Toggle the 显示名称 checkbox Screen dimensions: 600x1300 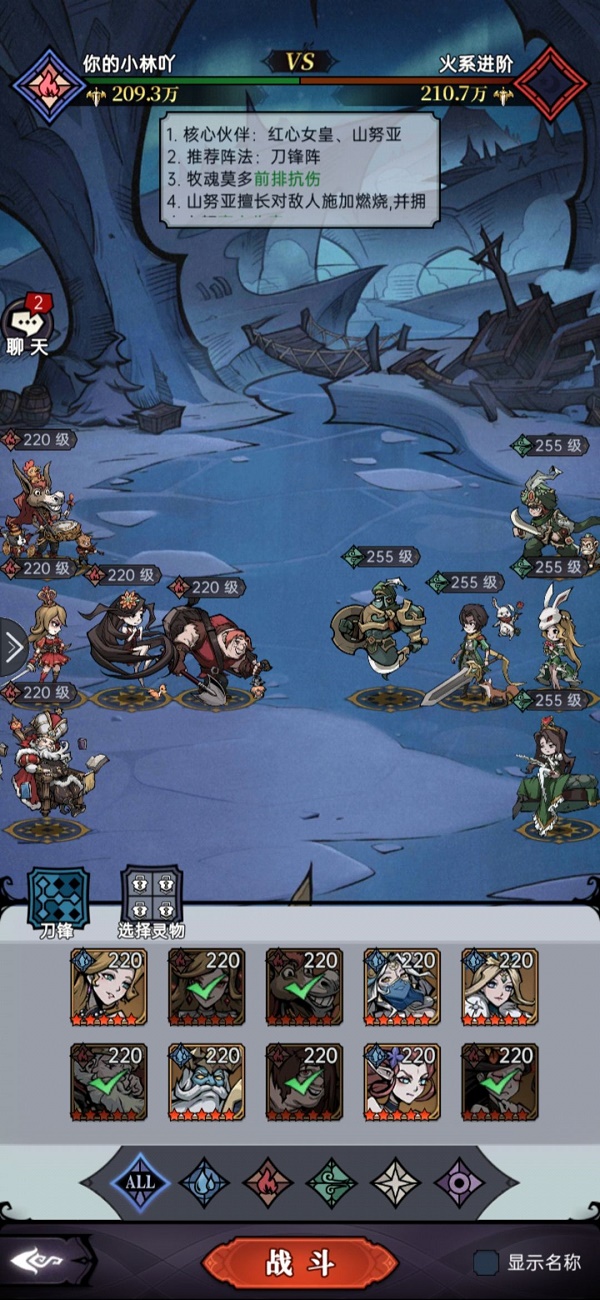point(487,1263)
